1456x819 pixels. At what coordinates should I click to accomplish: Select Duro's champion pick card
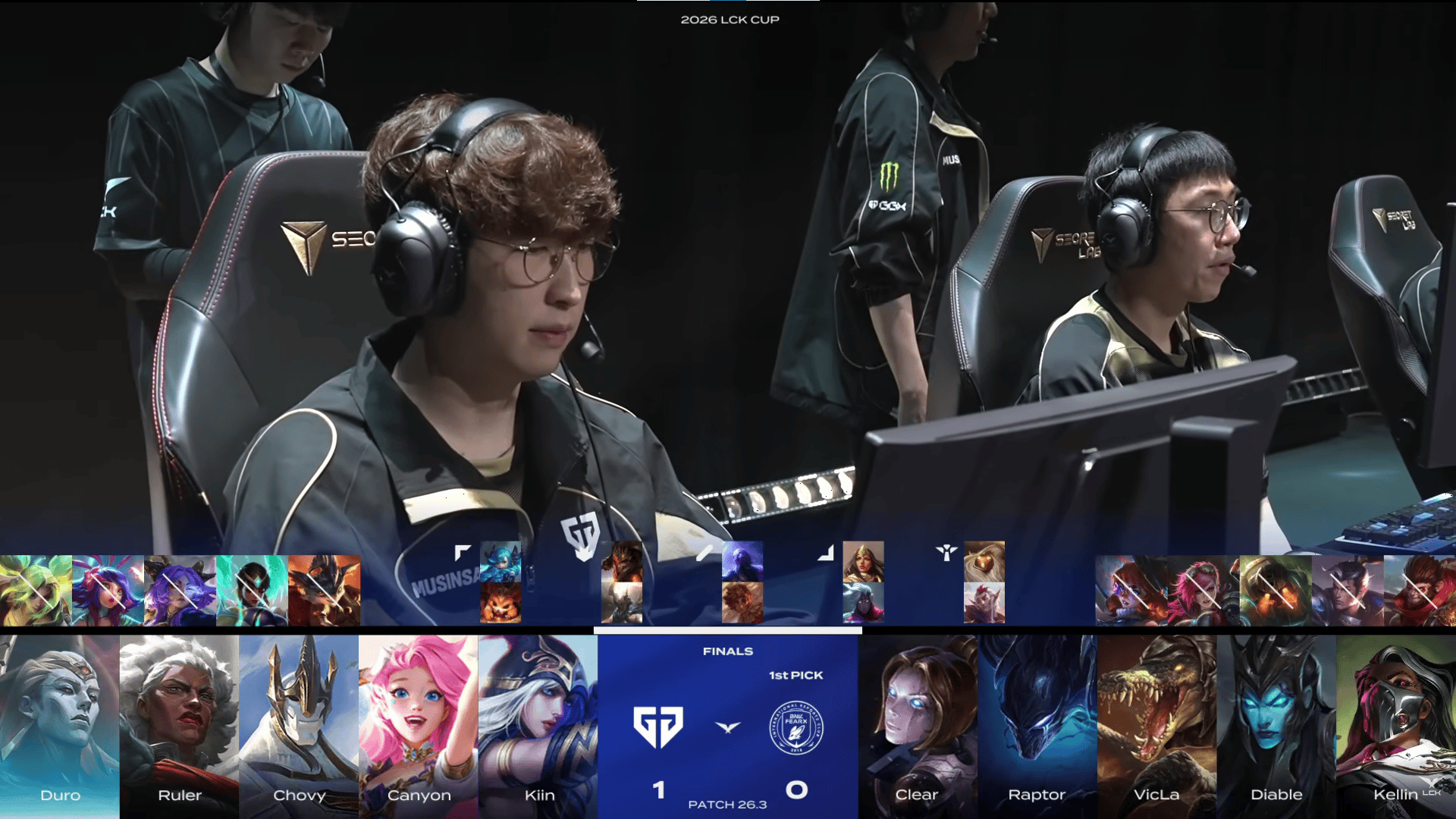[x=60, y=726]
